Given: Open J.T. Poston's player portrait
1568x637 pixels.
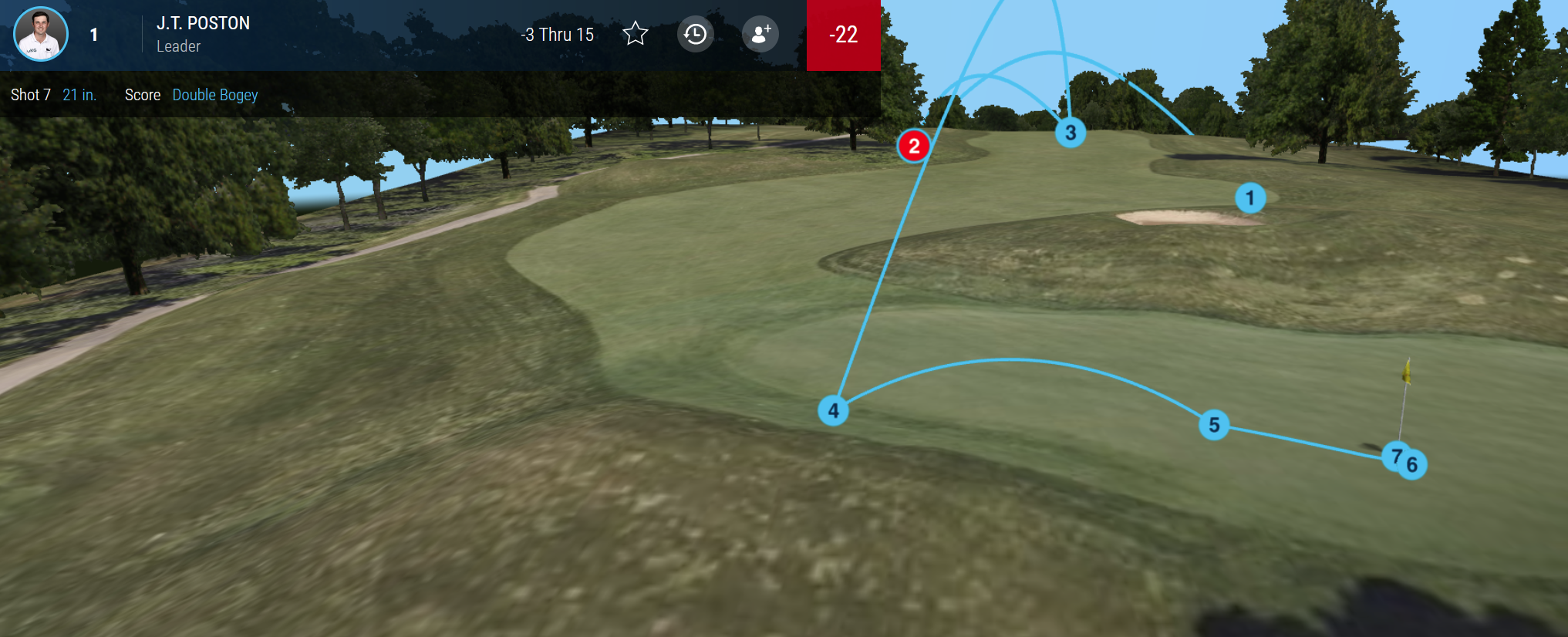Looking at the screenshot, I should (x=41, y=34).
